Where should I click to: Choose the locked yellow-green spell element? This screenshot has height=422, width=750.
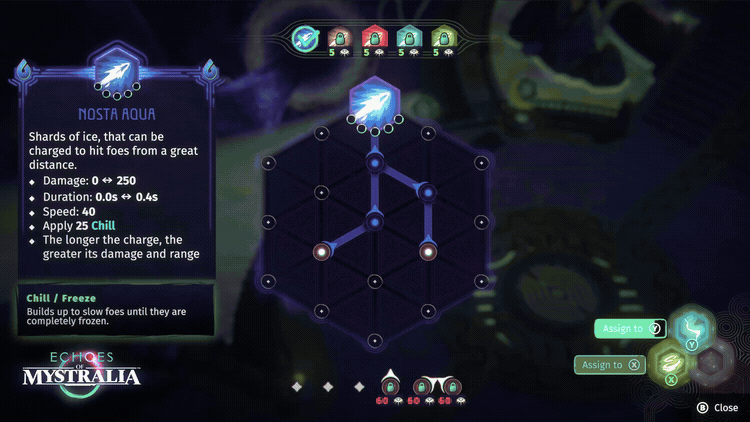[x=443, y=39]
